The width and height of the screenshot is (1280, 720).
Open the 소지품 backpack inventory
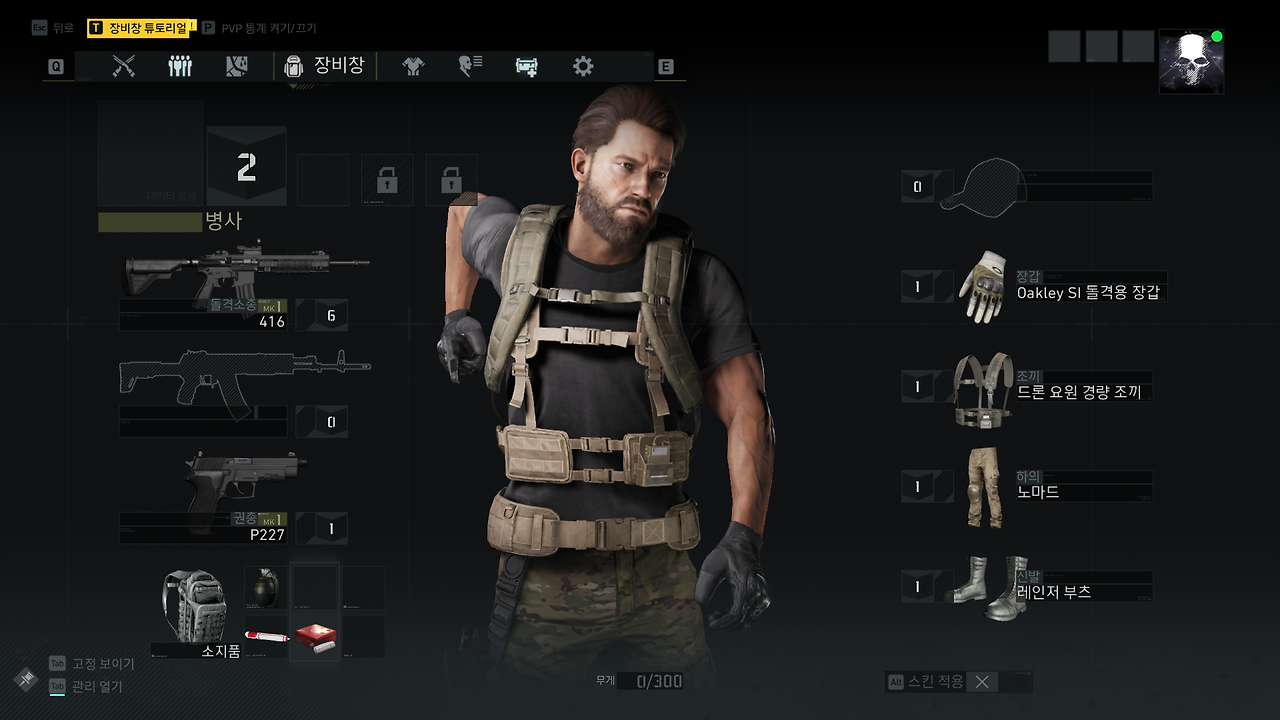point(195,610)
